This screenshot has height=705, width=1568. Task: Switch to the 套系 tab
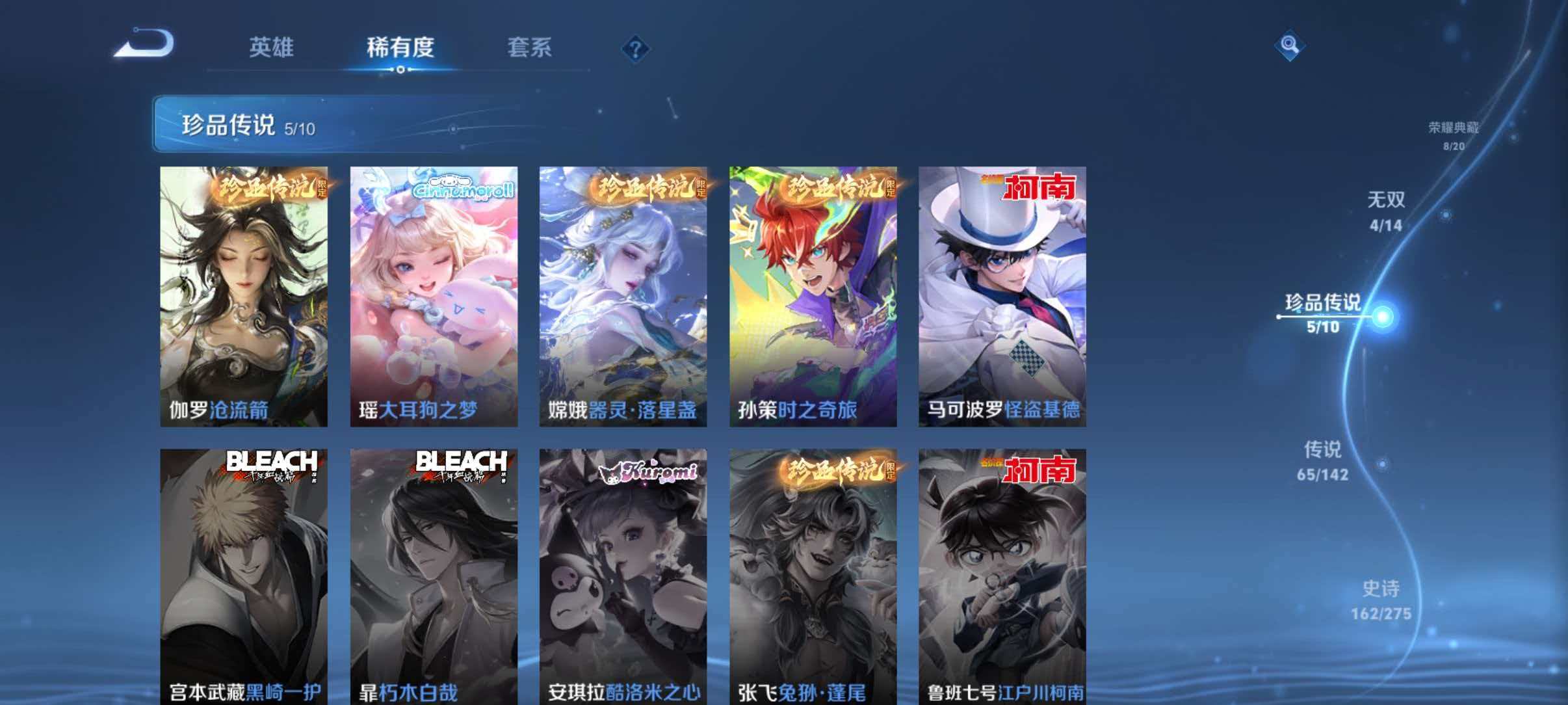pyautogui.click(x=530, y=47)
